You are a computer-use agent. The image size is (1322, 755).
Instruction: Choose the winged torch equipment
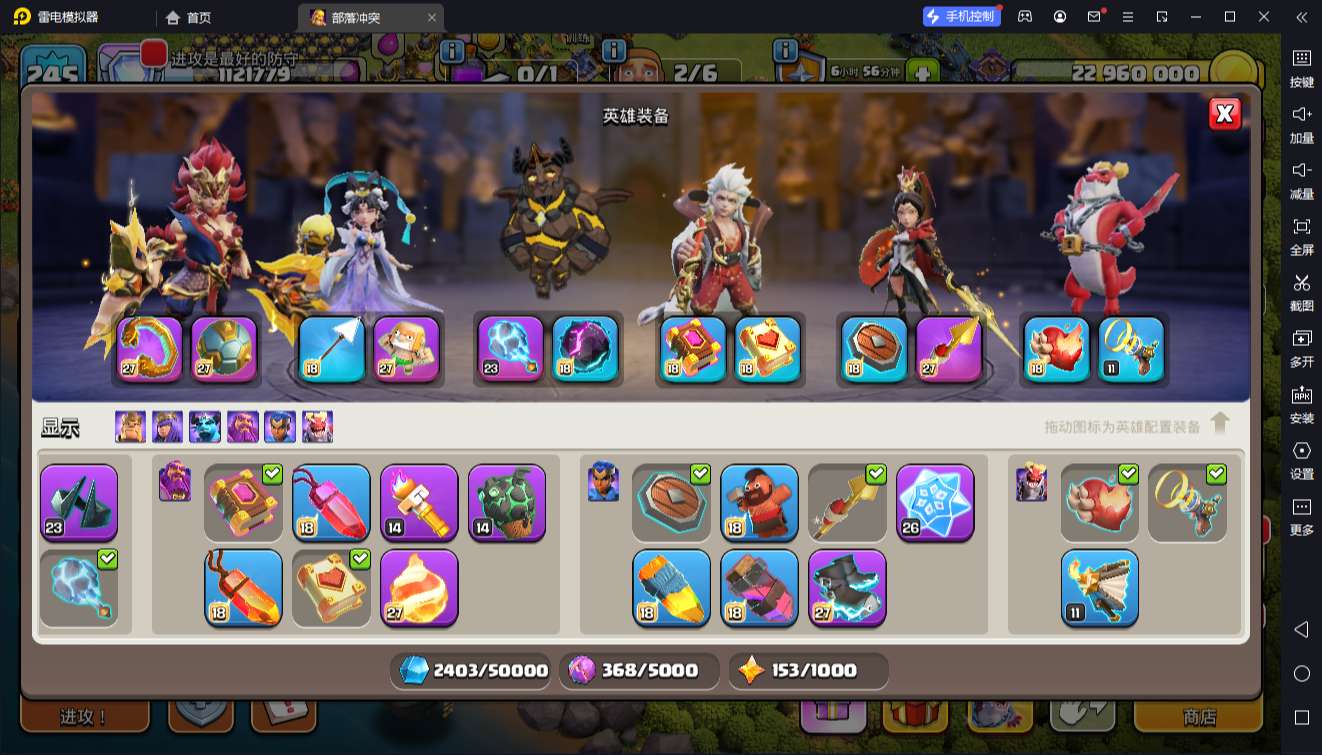pyautogui.click(x=1099, y=587)
